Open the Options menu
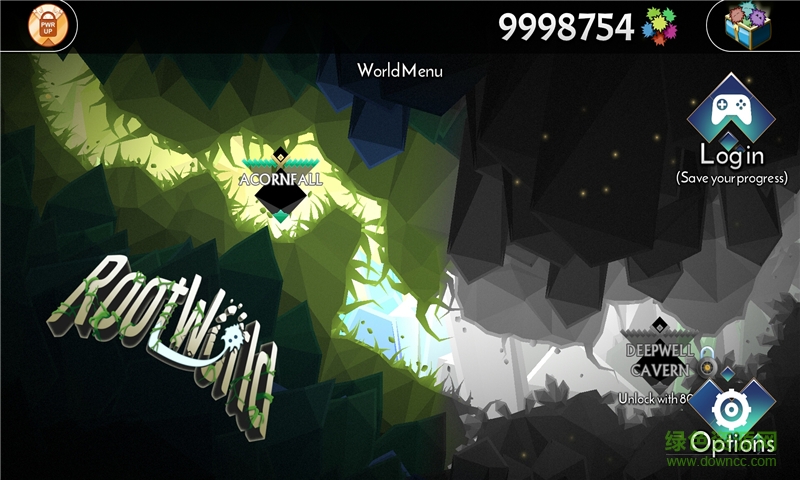 coord(733,412)
